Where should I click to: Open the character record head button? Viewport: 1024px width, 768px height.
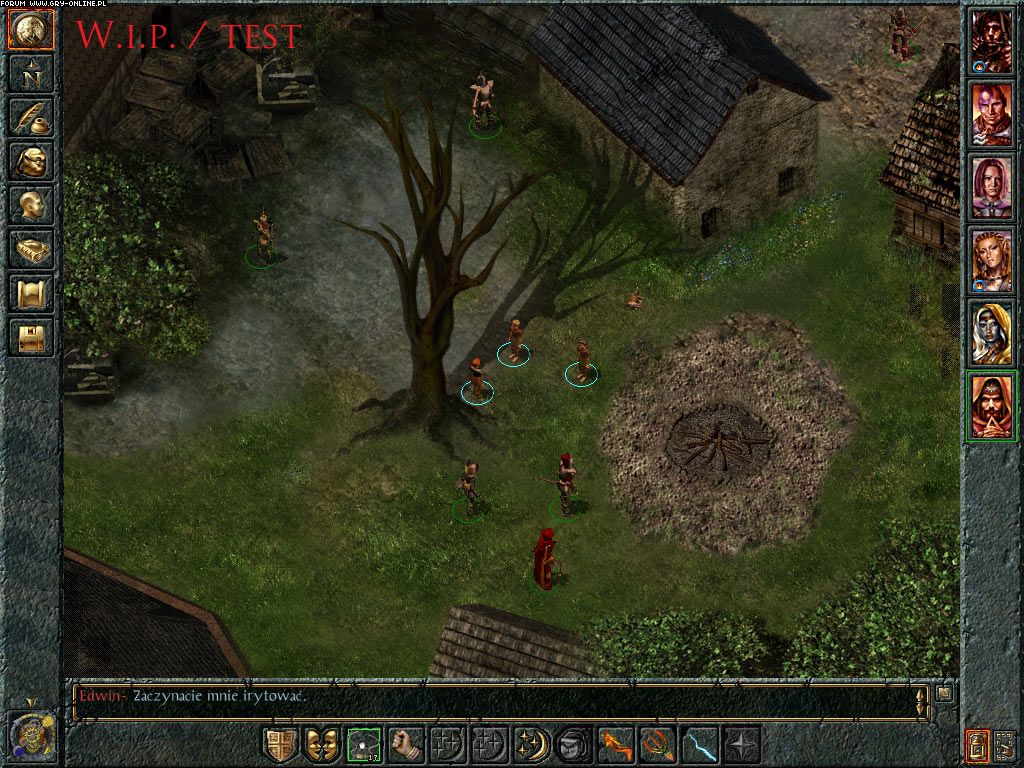point(30,205)
